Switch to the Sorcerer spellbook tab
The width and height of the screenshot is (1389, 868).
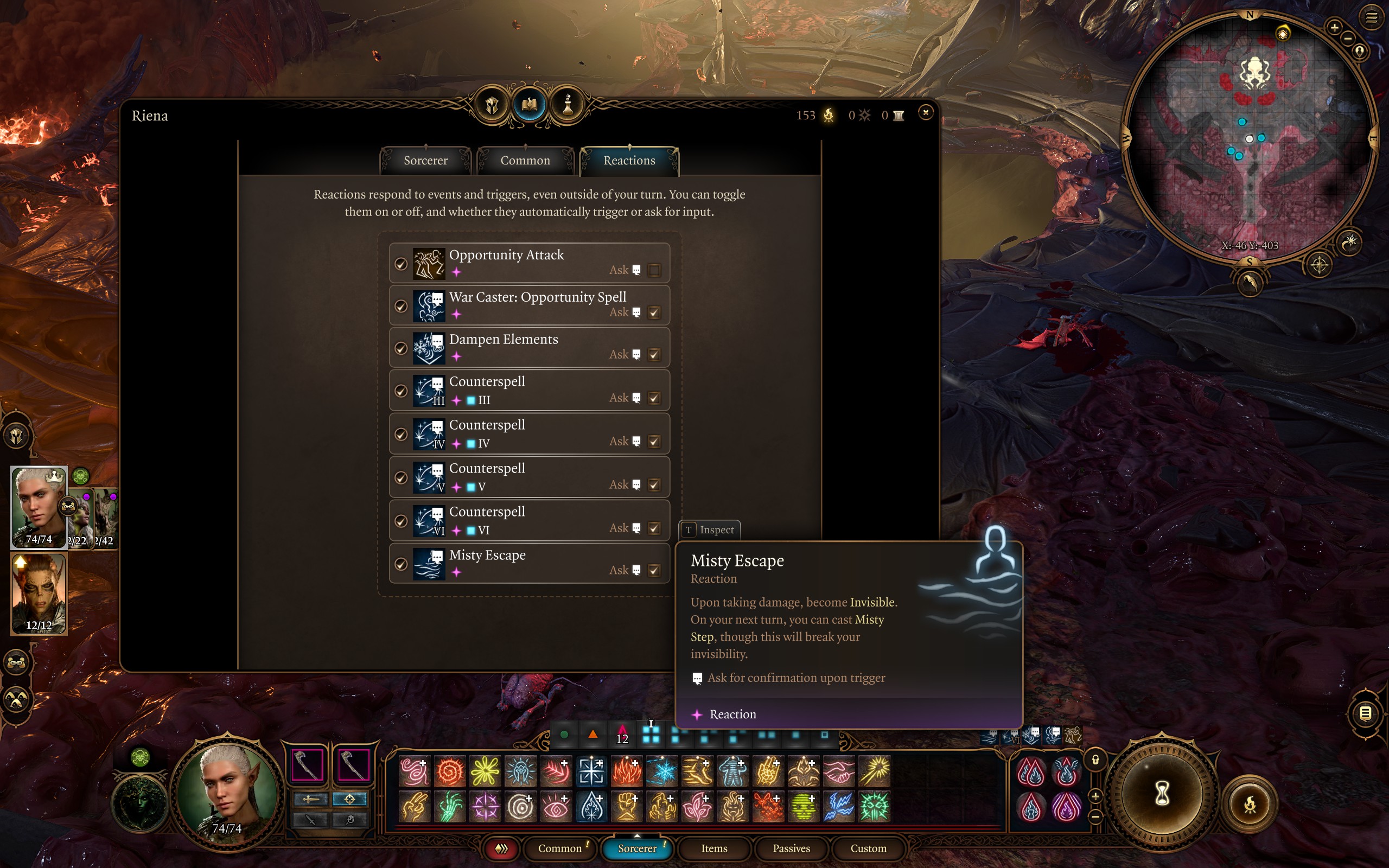[x=425, y=161]
